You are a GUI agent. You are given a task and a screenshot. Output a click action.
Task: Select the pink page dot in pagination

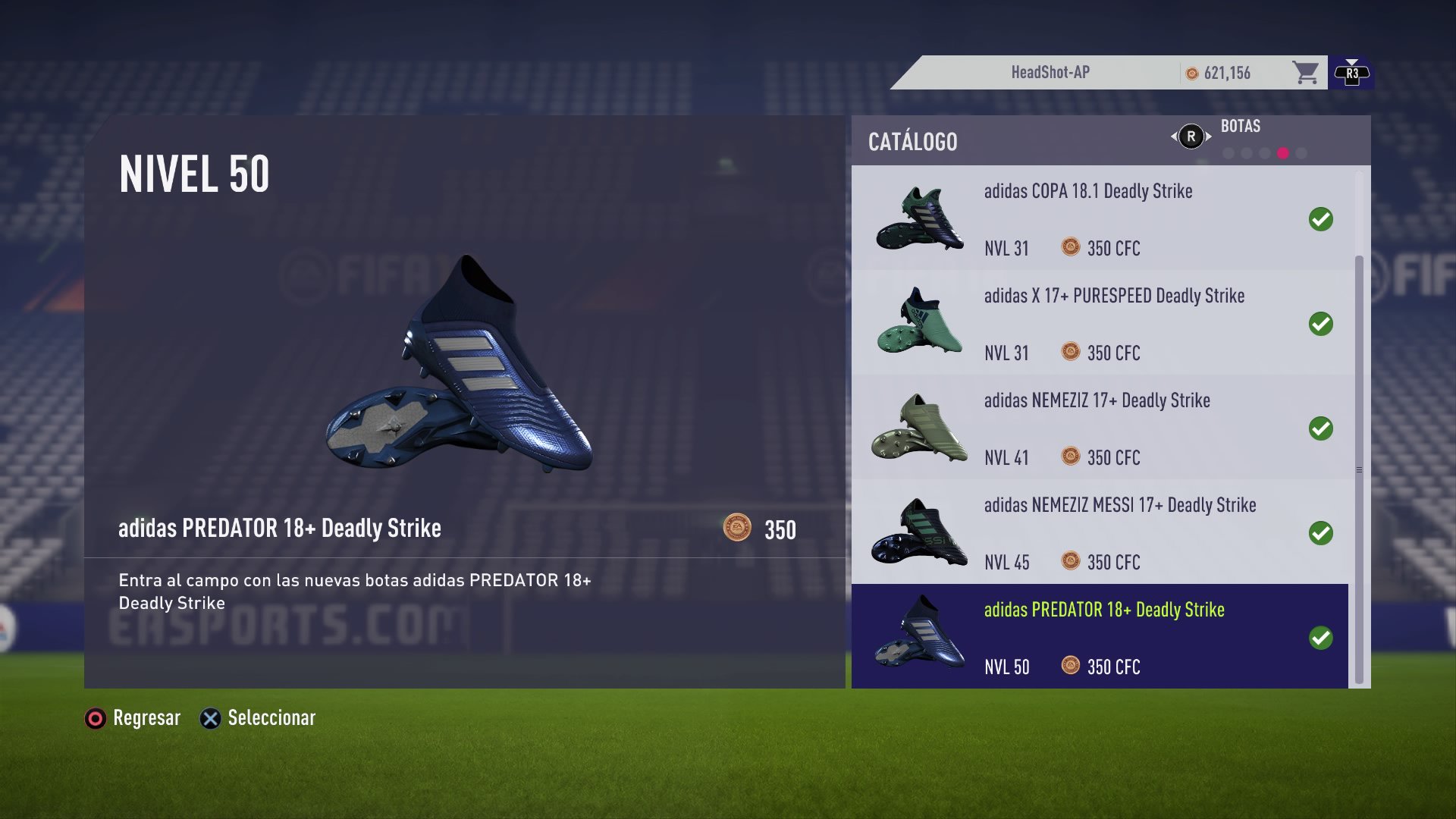[x=1283, y=154]
